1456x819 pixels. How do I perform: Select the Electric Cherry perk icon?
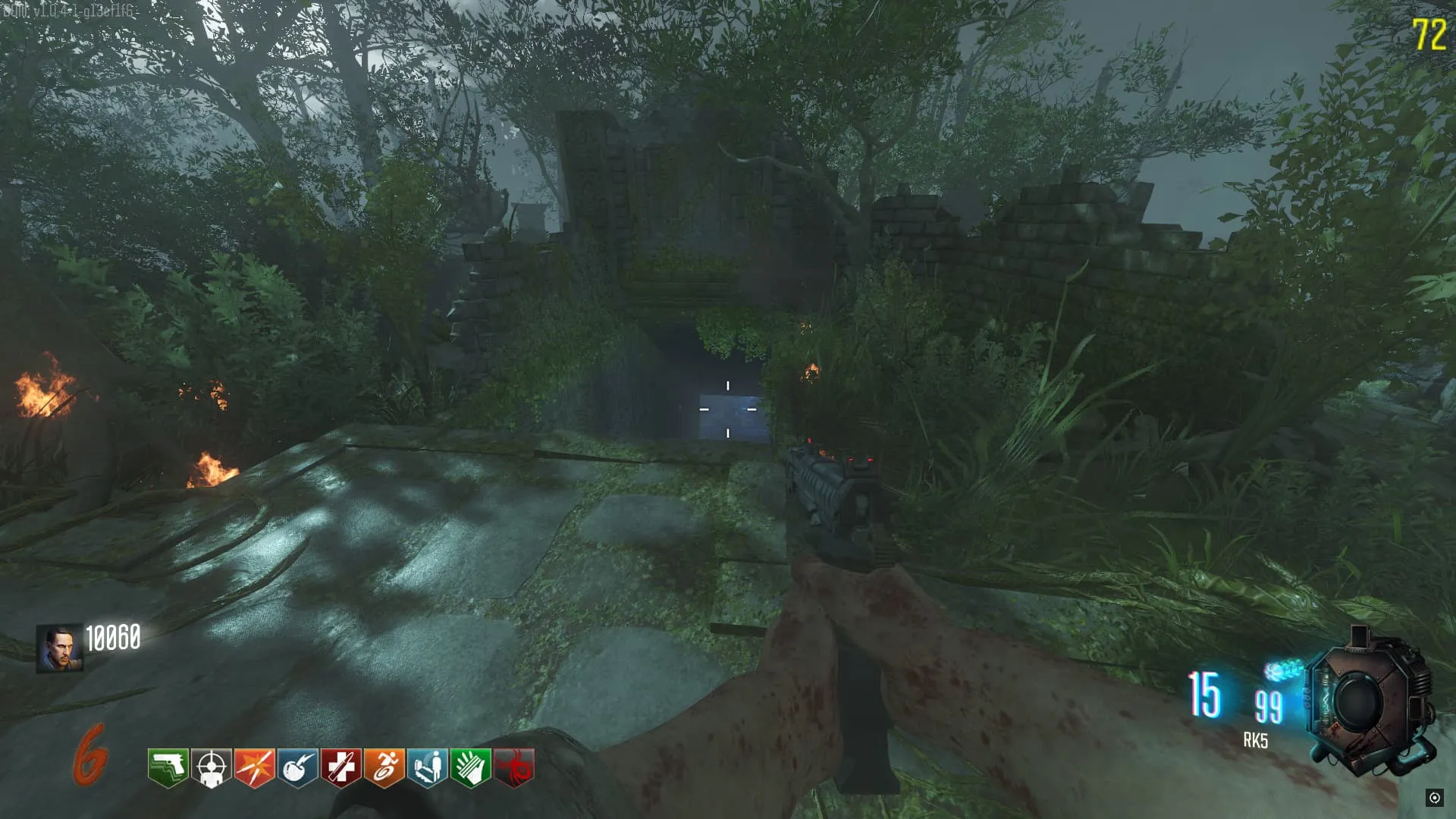(x=297, y=767)
